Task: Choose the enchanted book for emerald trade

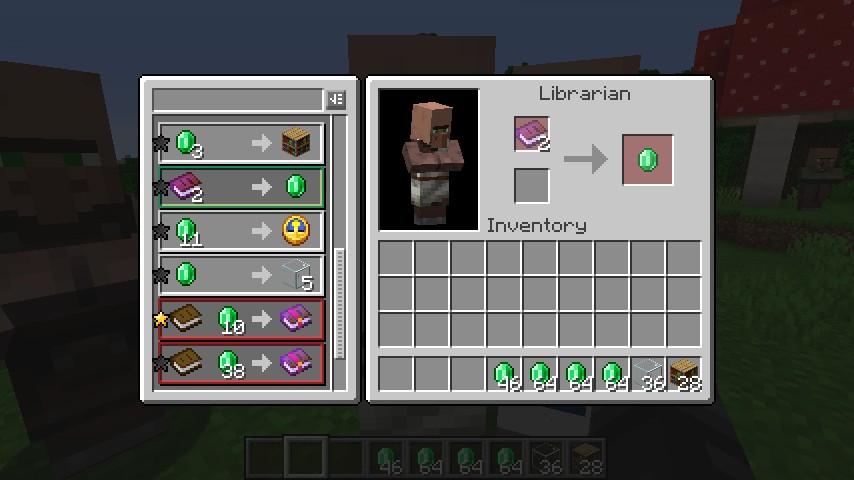Action: [241, 187]
